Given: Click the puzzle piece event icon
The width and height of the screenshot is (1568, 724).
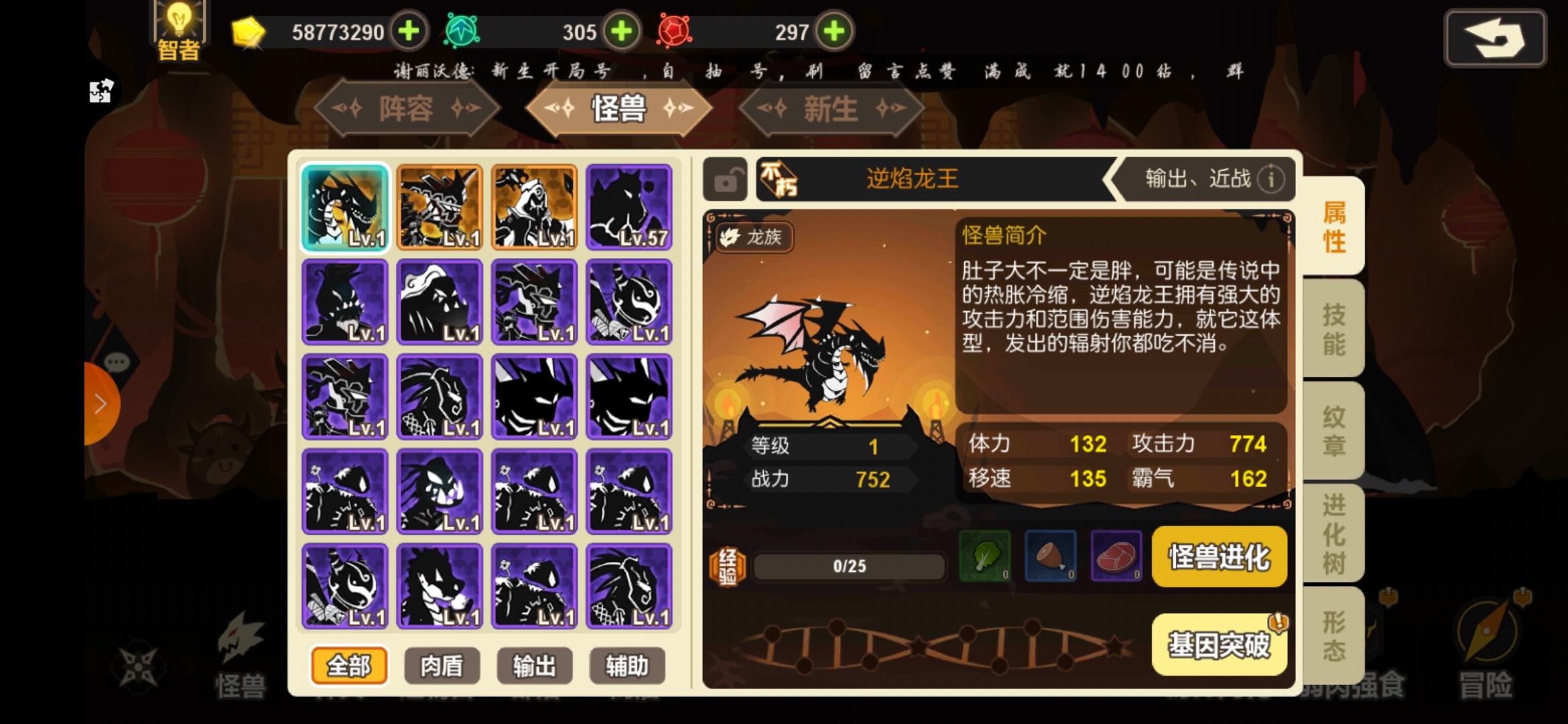Looking at the screenshot, I should point(102,92).
